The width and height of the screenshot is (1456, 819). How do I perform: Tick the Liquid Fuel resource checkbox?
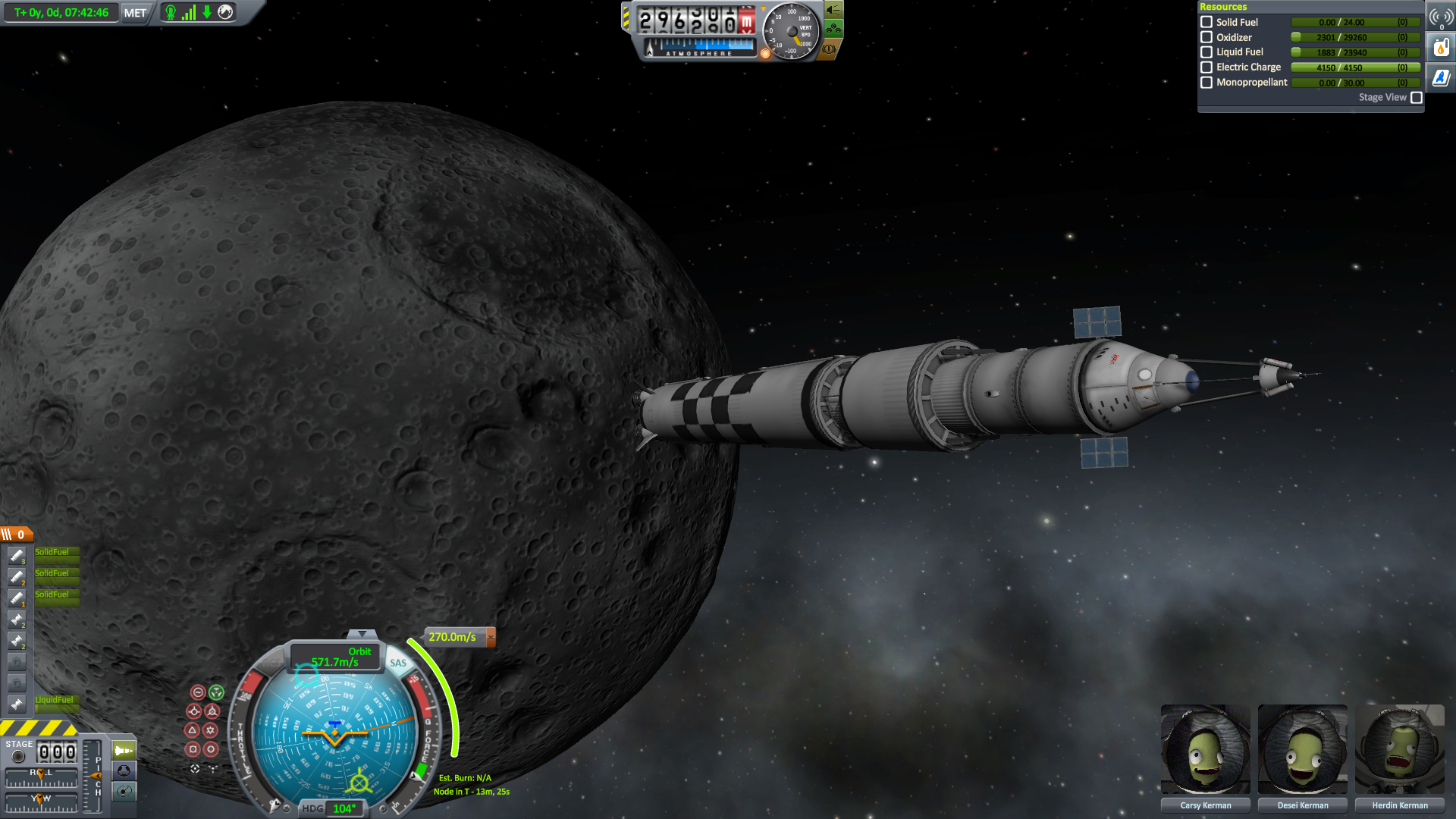click(x=1206, y=52)
